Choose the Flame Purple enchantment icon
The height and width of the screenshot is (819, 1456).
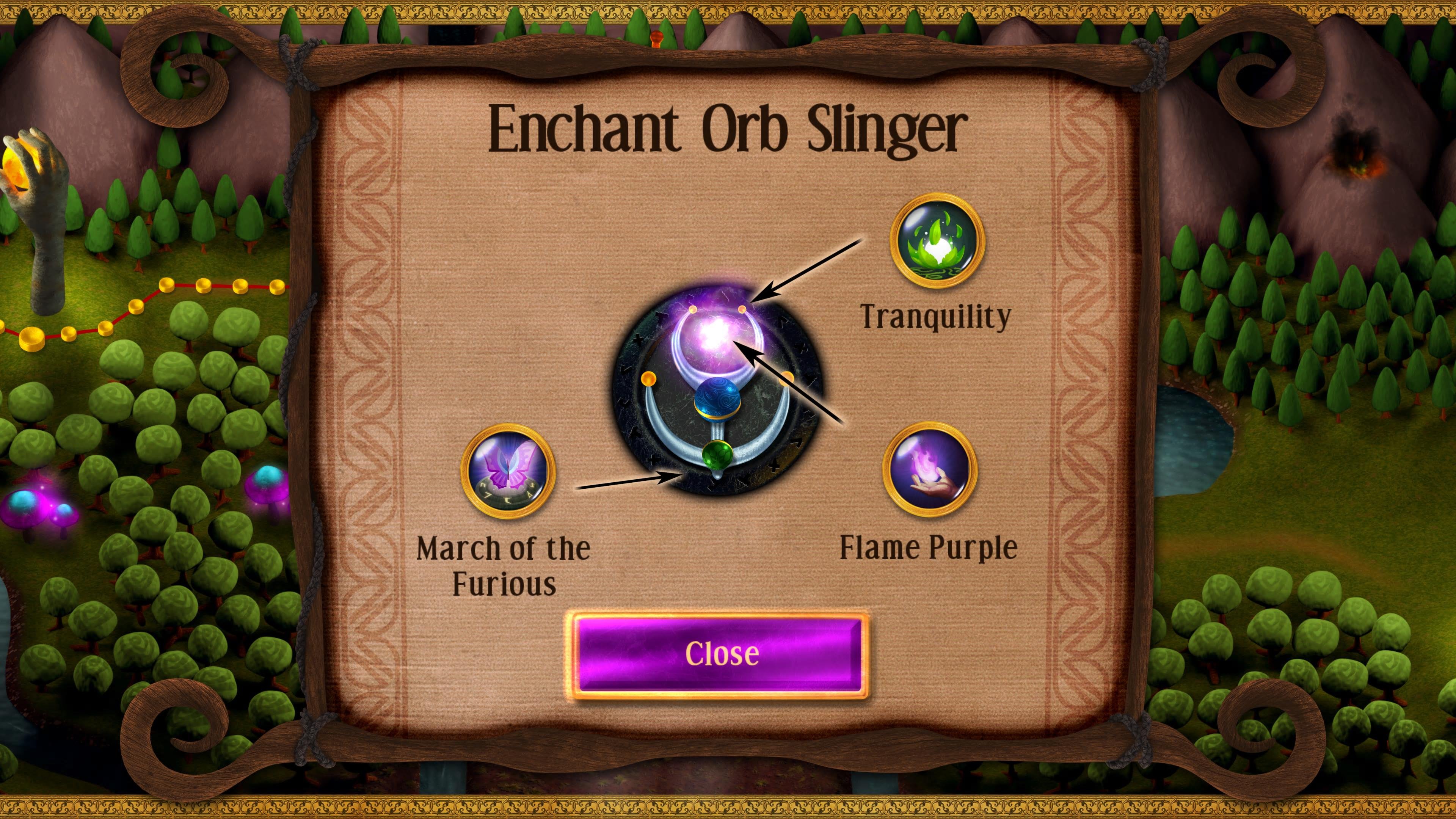[x=930, y=469]
